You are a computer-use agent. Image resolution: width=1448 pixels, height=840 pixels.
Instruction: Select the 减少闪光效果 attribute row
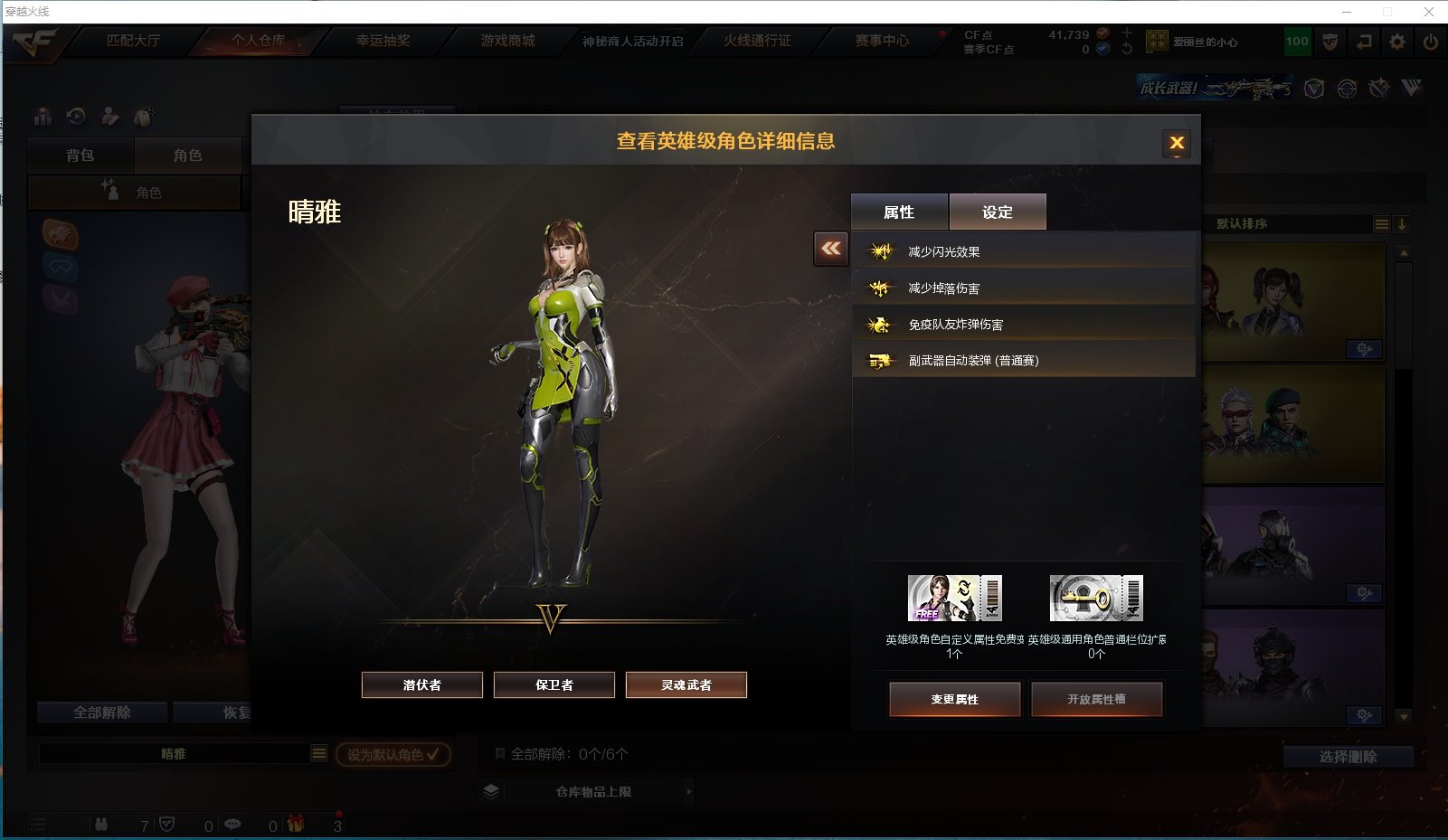[1024, 251]
